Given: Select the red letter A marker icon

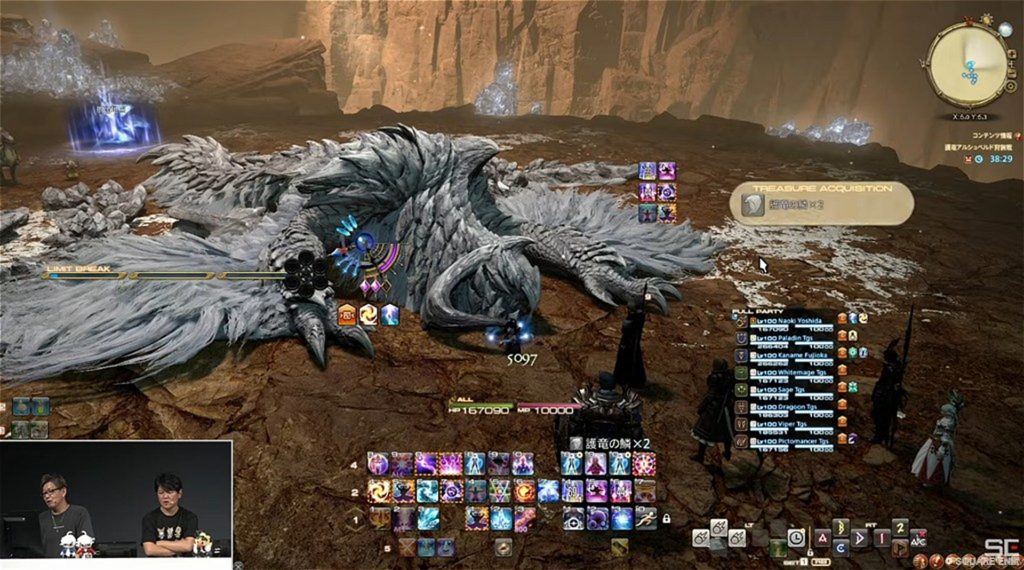Looking at the screenshot, I should [820, 537].
